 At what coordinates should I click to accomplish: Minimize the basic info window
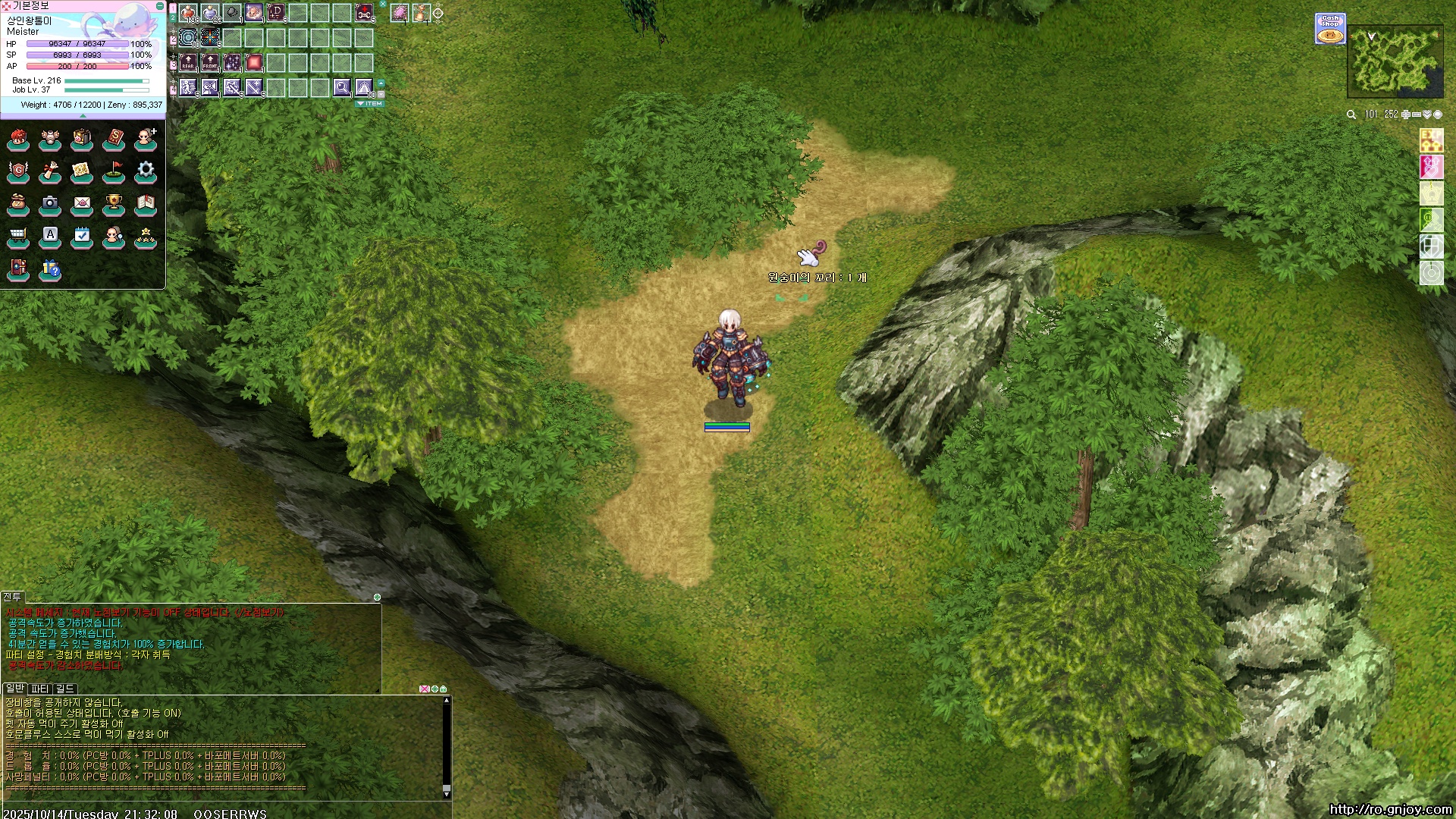(x=159, y=6)
